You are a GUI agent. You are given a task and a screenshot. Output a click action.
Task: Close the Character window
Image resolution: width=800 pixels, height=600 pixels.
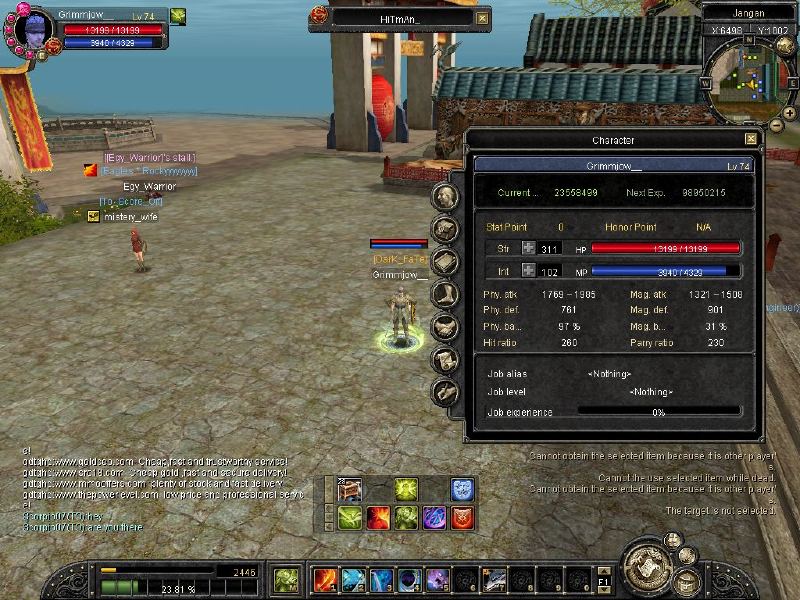point(751,140)
